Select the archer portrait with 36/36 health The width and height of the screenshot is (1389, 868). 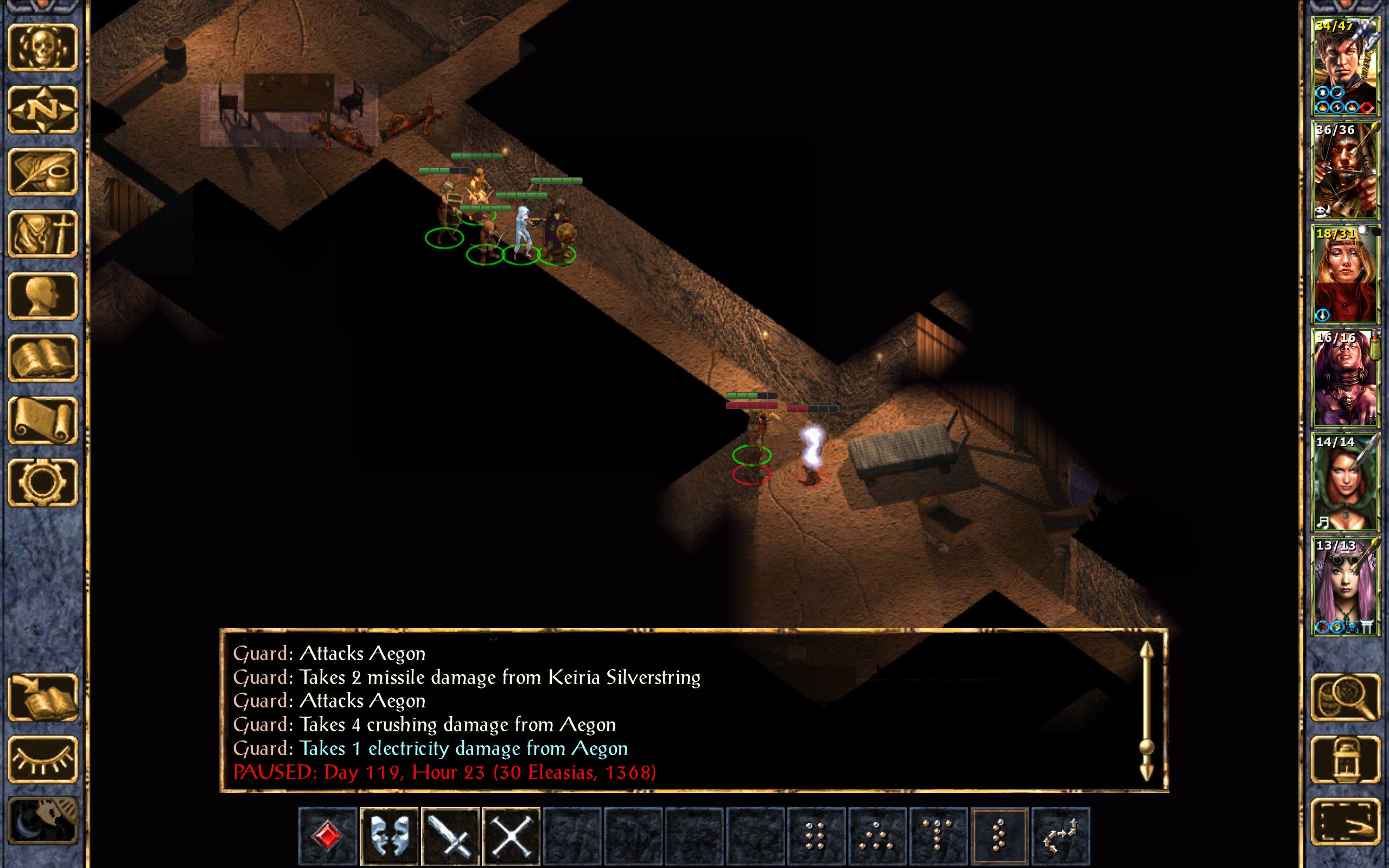[x=1345, y=170]
